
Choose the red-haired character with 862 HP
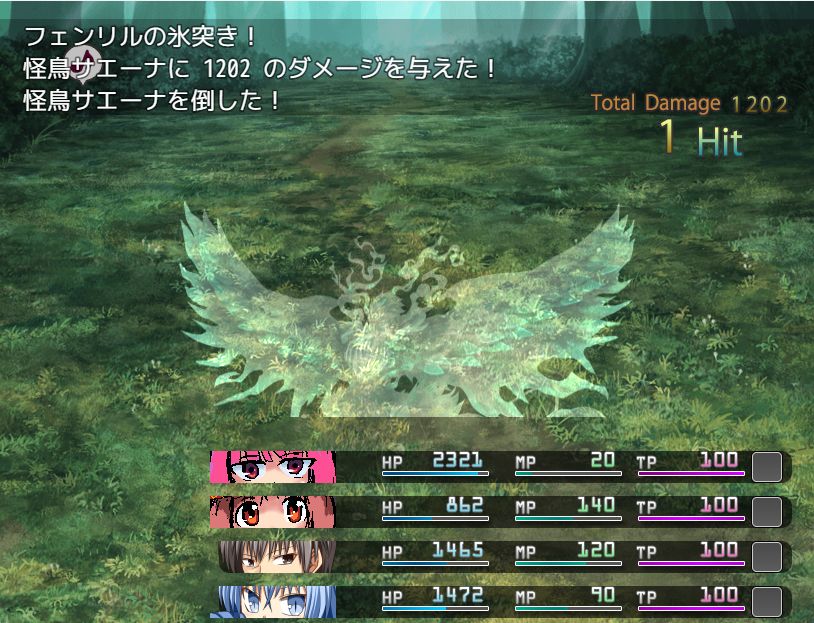pos(272,512)
